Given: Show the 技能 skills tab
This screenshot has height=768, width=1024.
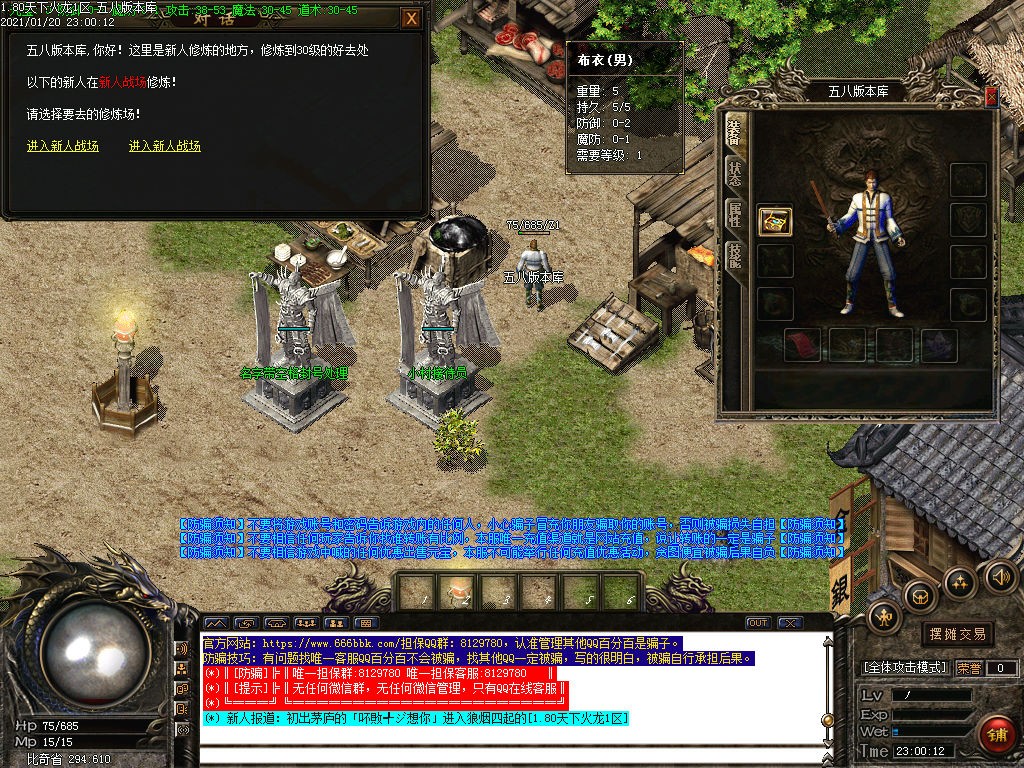Looking at the screenshot, I should point(733,256).
